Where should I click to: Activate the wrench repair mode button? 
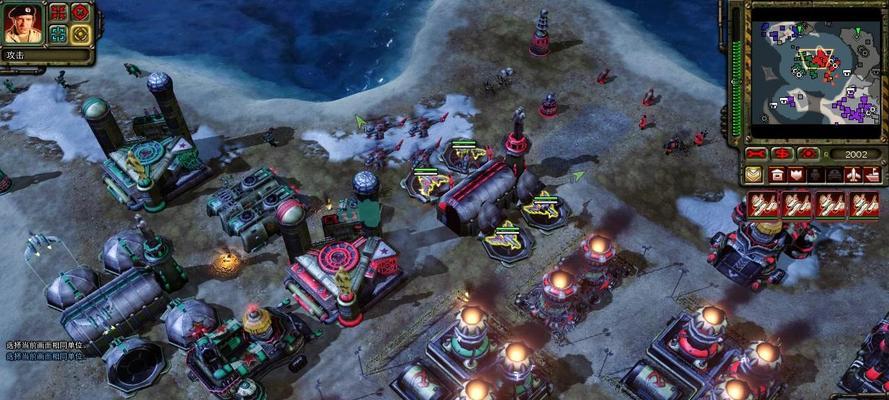758,154
